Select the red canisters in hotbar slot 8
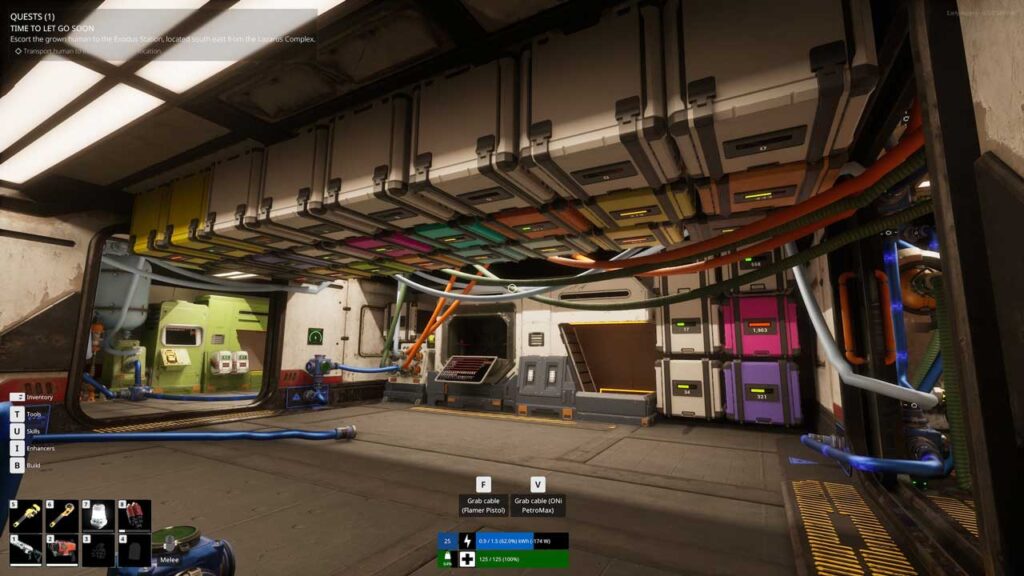Screen dimensions: 1024x576 pyautogui.click(x=134, y=515)
